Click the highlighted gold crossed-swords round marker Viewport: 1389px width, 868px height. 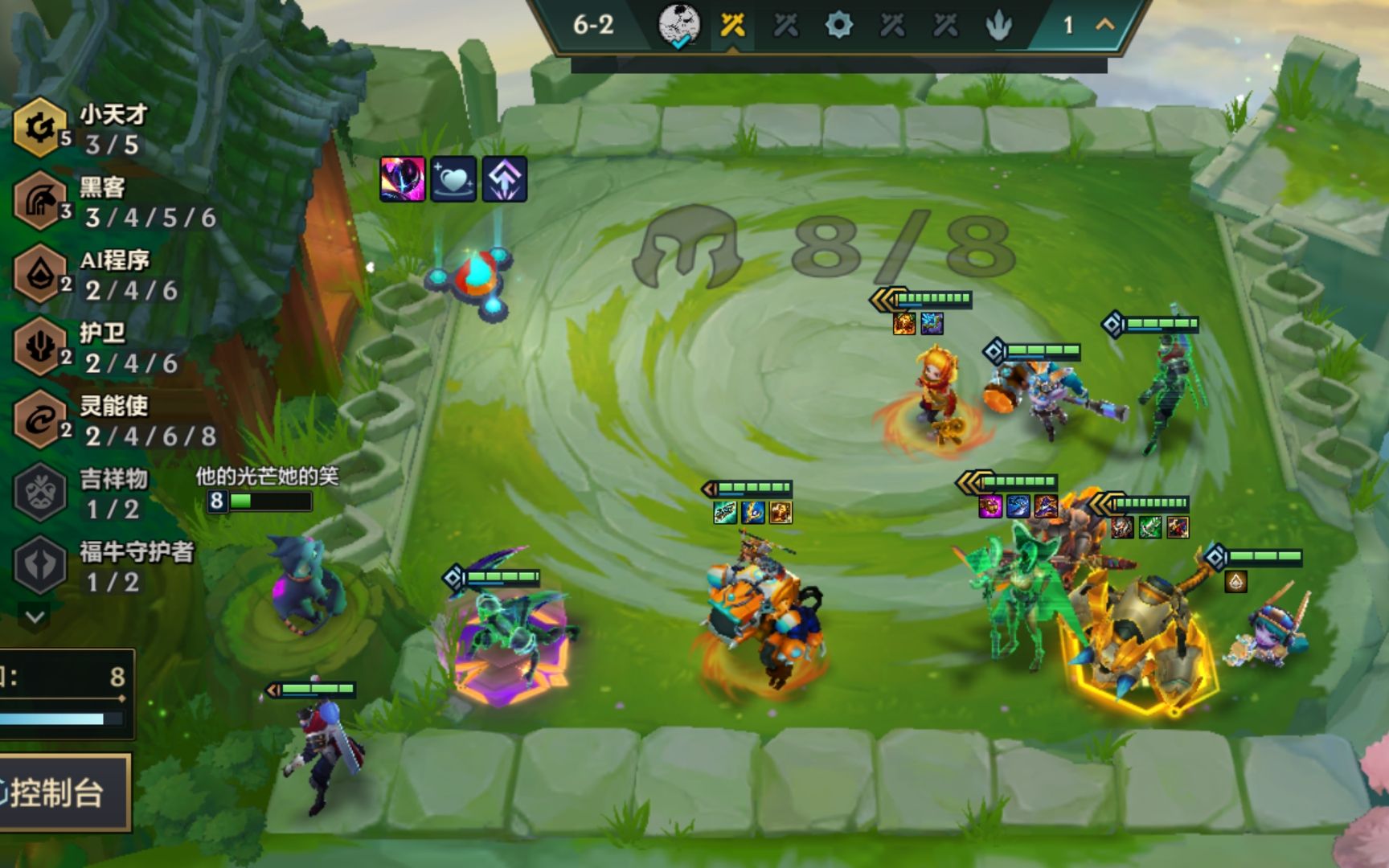tap(732, 26)
